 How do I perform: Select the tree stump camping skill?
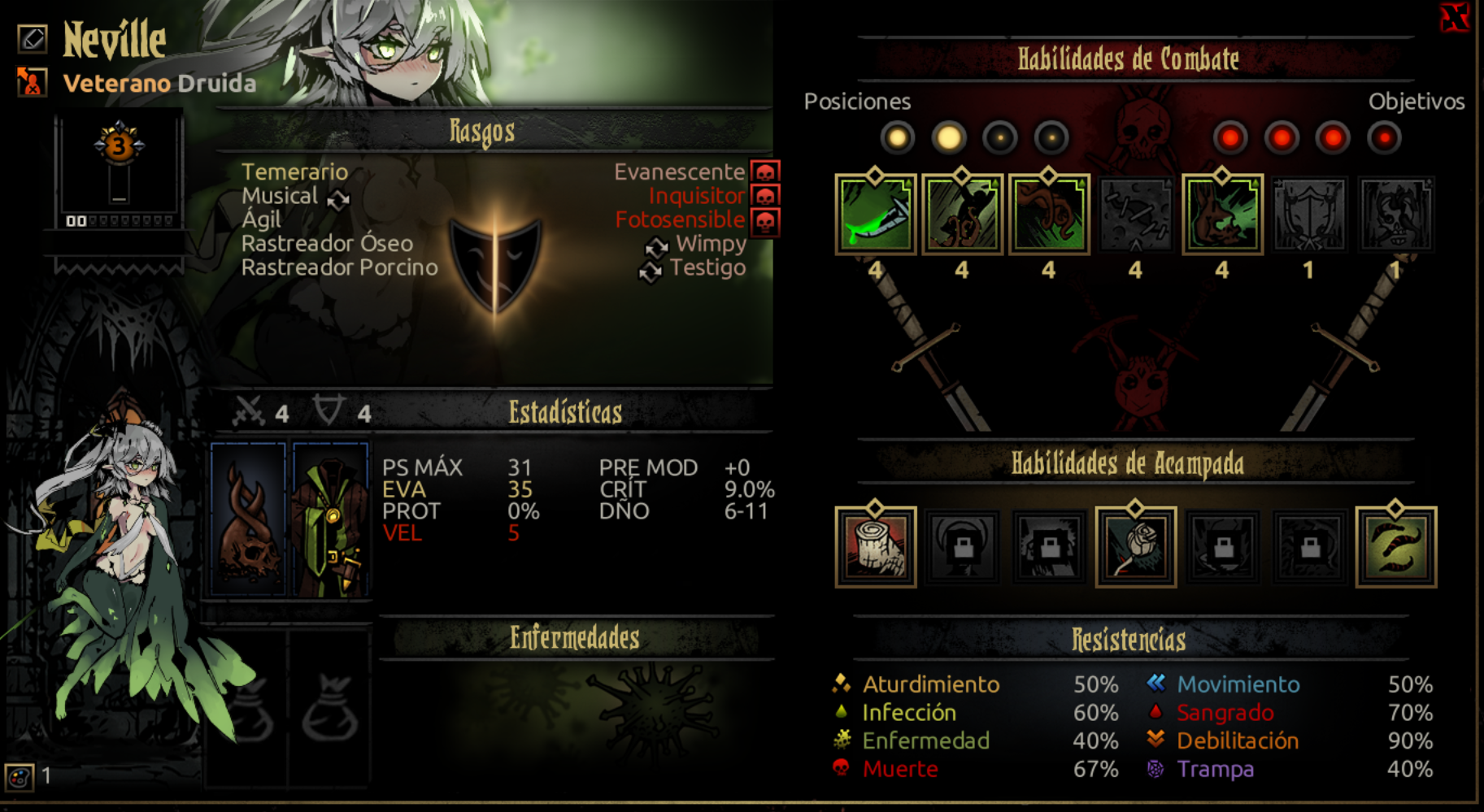pyautogui.click(x=875, y=547)
